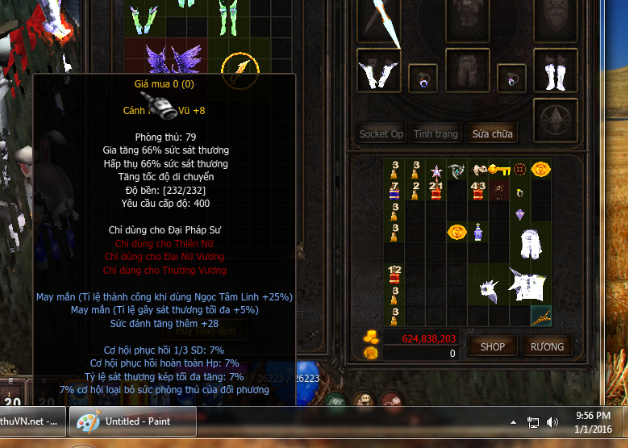Viewport: 628px width, 448px height.
Task: Select the golden feather icon in shop
Action: [240, 66]
